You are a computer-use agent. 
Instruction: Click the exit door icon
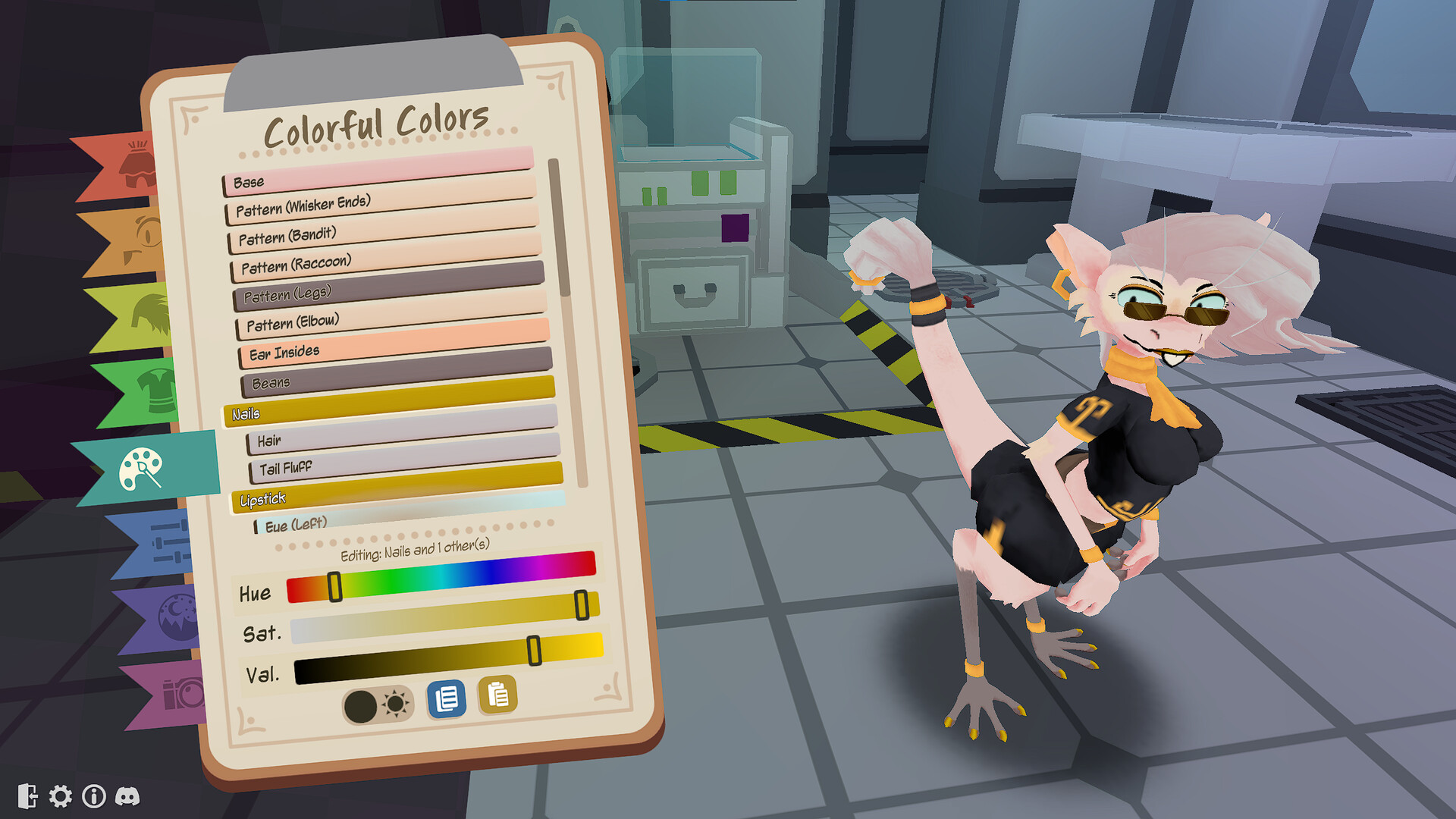pyautogui.click(x=30, y=797)
